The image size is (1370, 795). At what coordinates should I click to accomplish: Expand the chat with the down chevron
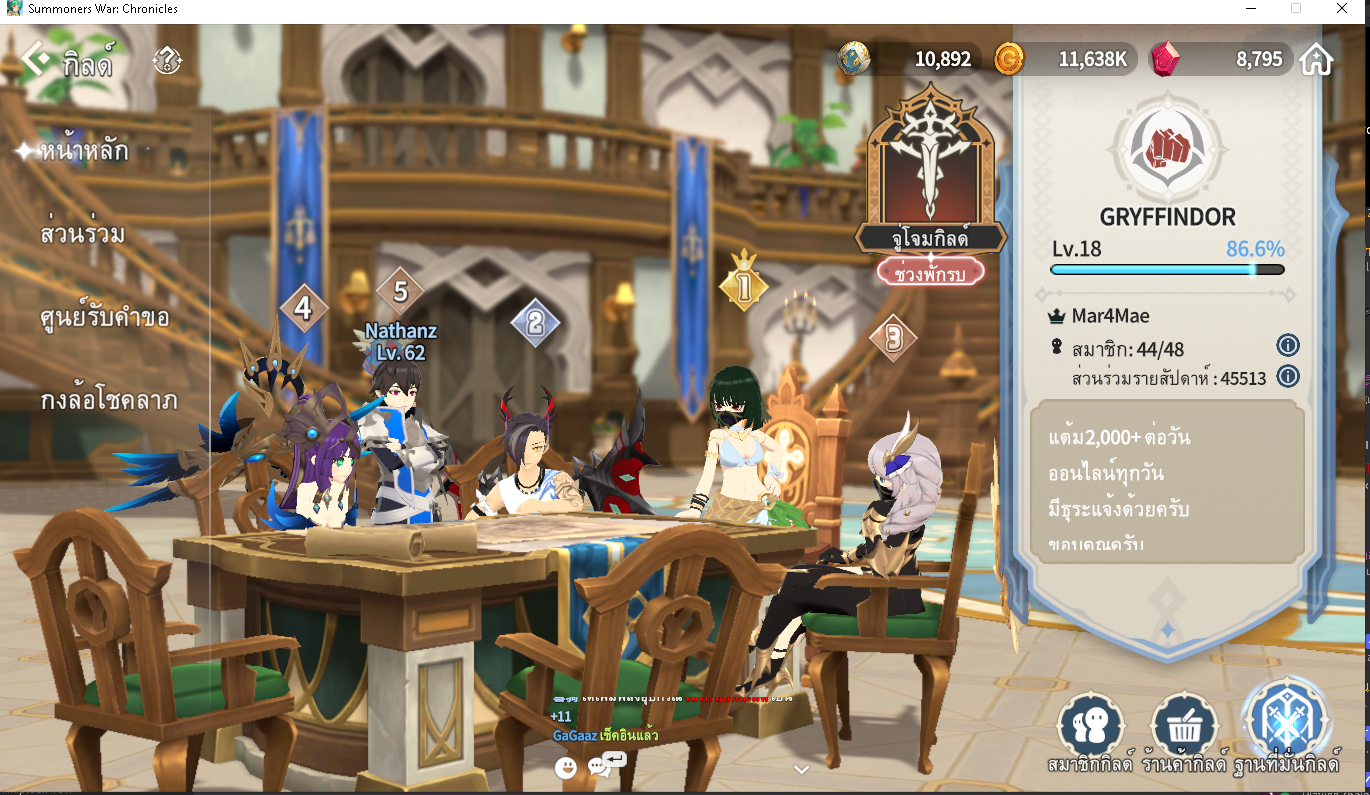(801, 769)
